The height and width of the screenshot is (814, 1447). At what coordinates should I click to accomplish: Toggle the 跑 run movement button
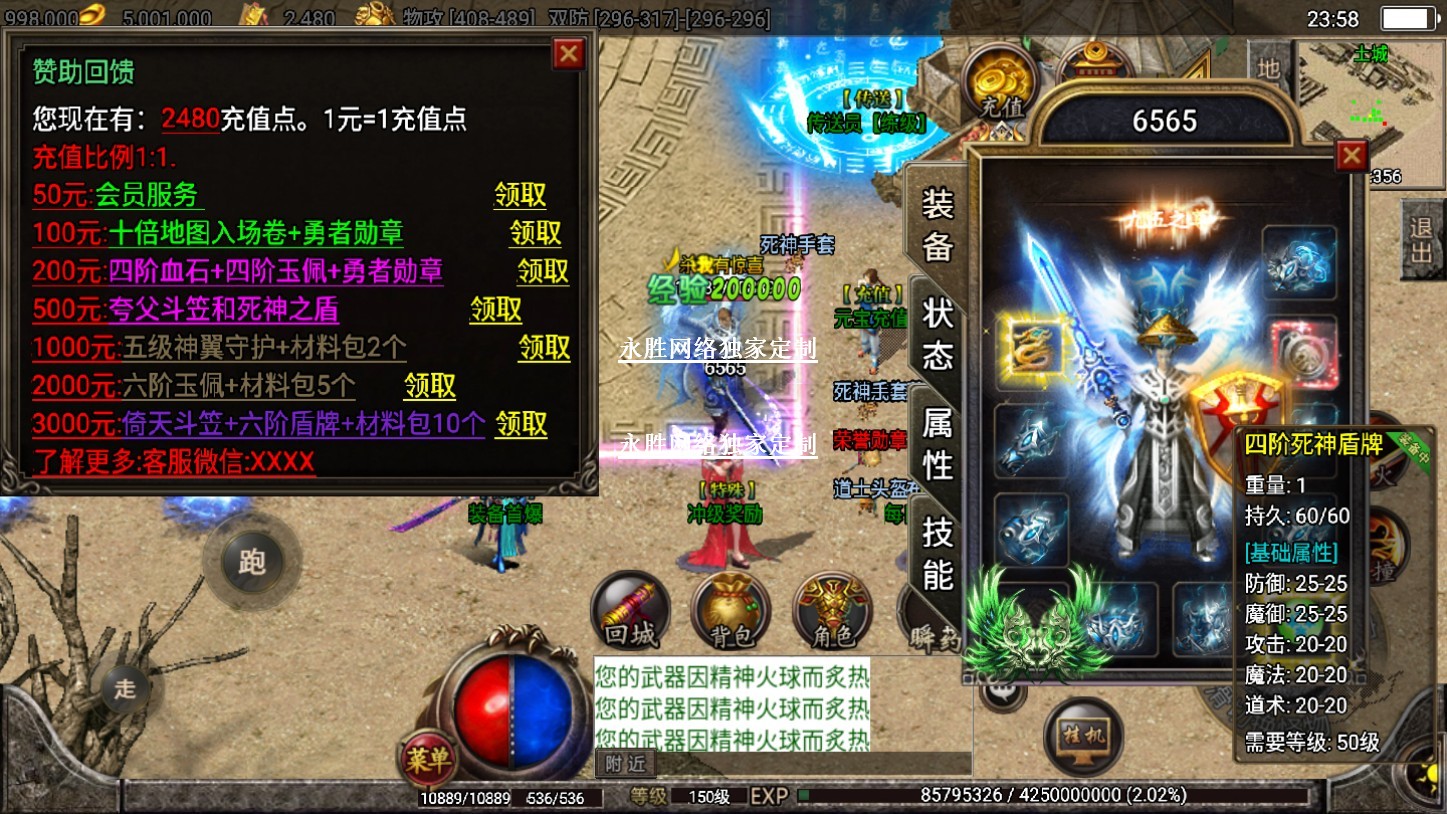(x=251, y=563)
